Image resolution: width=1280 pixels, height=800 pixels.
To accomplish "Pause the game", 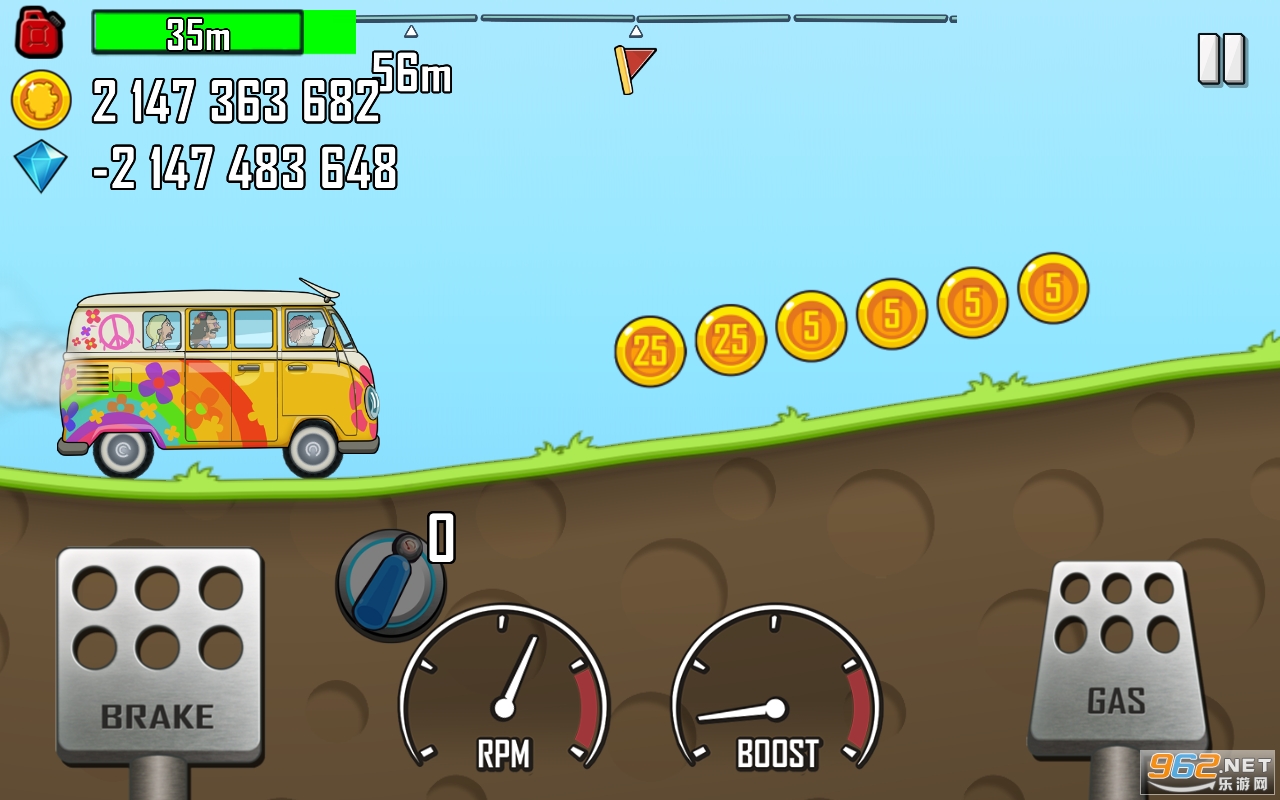I will click(x=1221, y=59).
